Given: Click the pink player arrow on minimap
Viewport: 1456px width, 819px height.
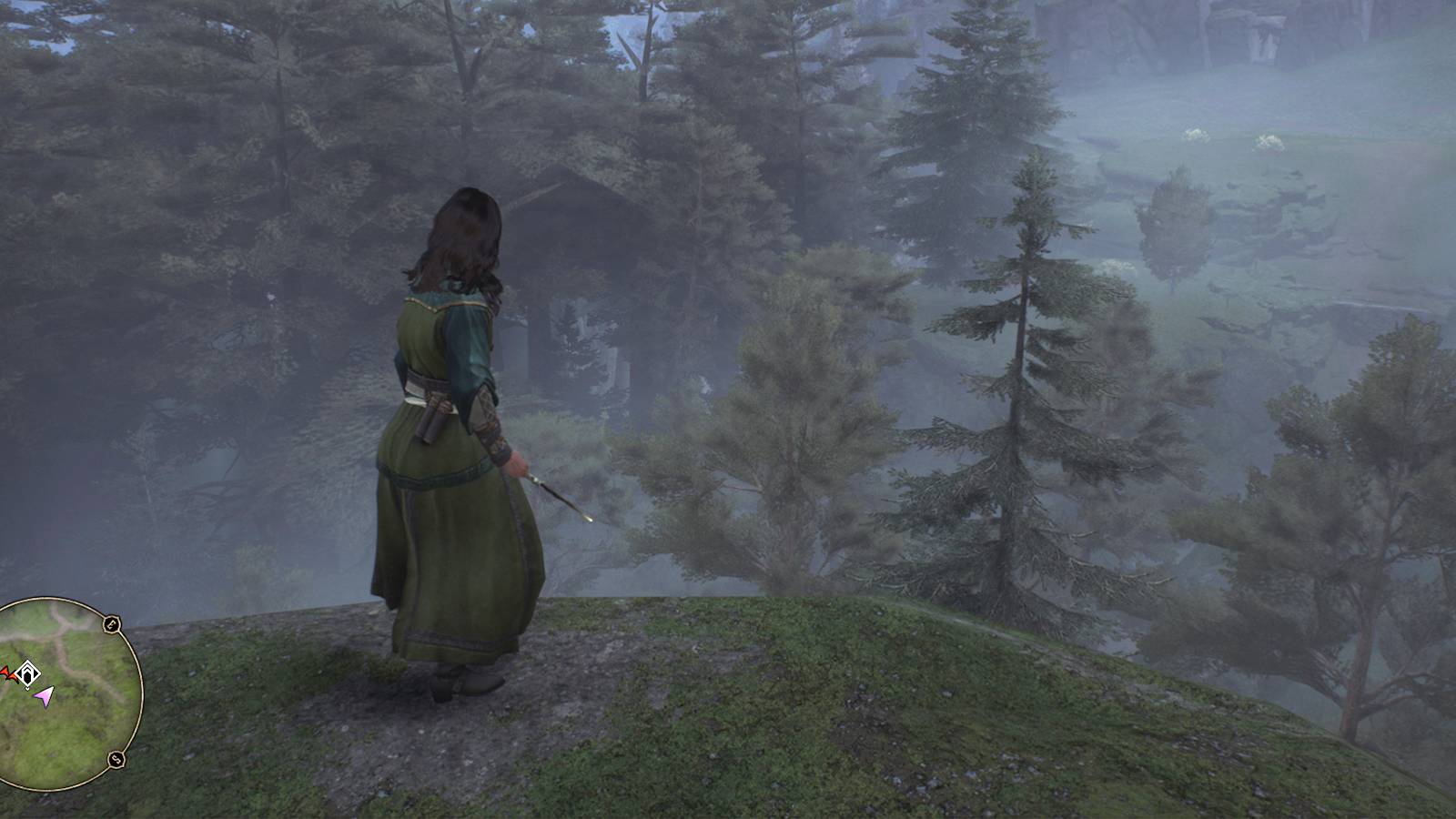Looking at the screenshot, I should point(44,695).
